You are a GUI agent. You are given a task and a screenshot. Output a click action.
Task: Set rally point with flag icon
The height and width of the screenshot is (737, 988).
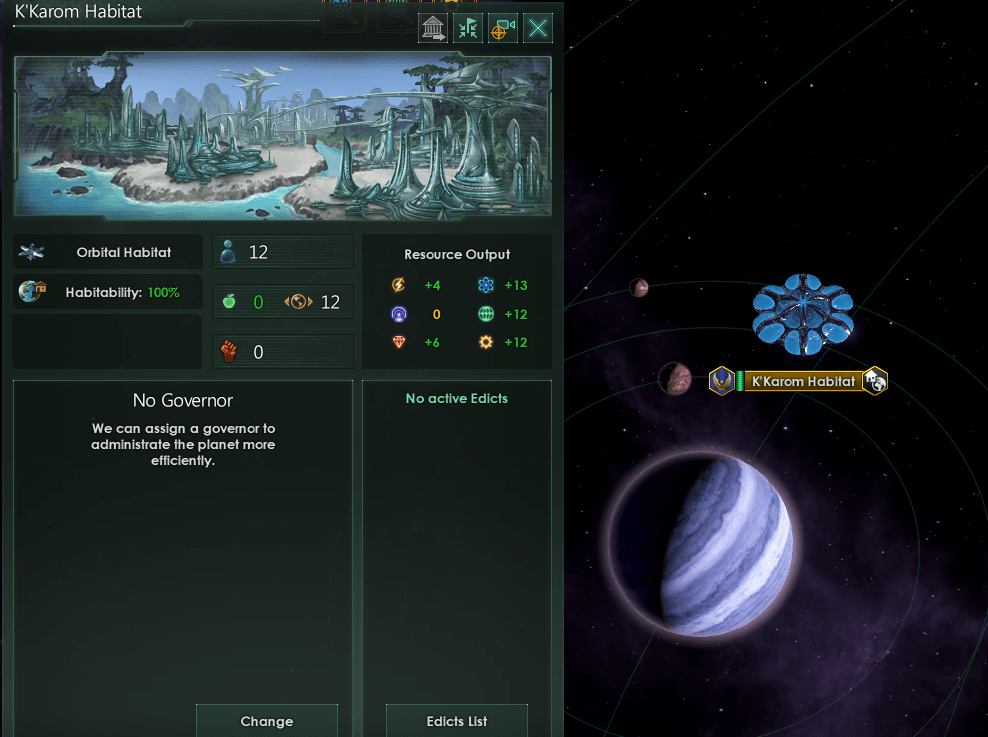[x=468, y=28]
